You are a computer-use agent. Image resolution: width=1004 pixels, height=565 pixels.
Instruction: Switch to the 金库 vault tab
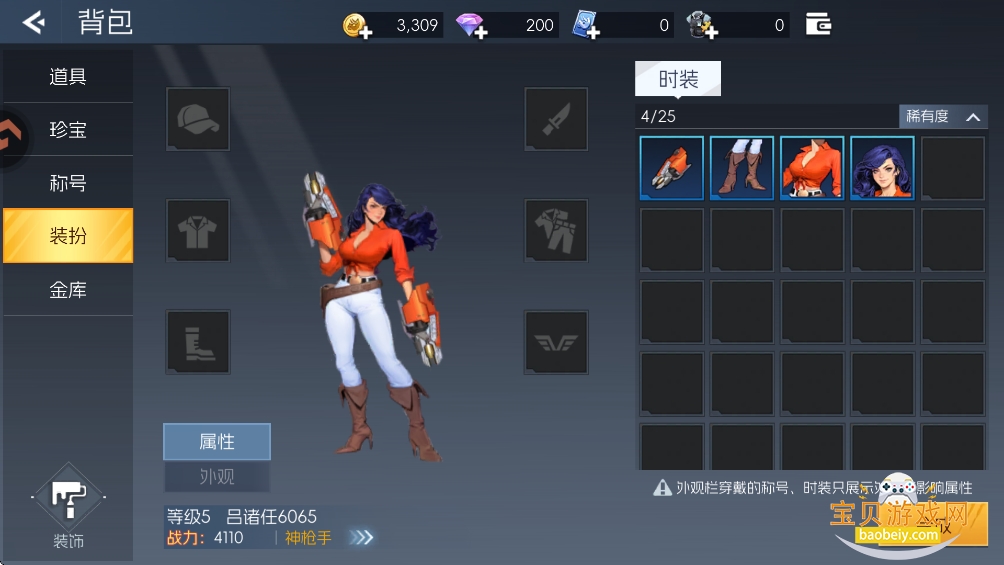click(68, 290)
